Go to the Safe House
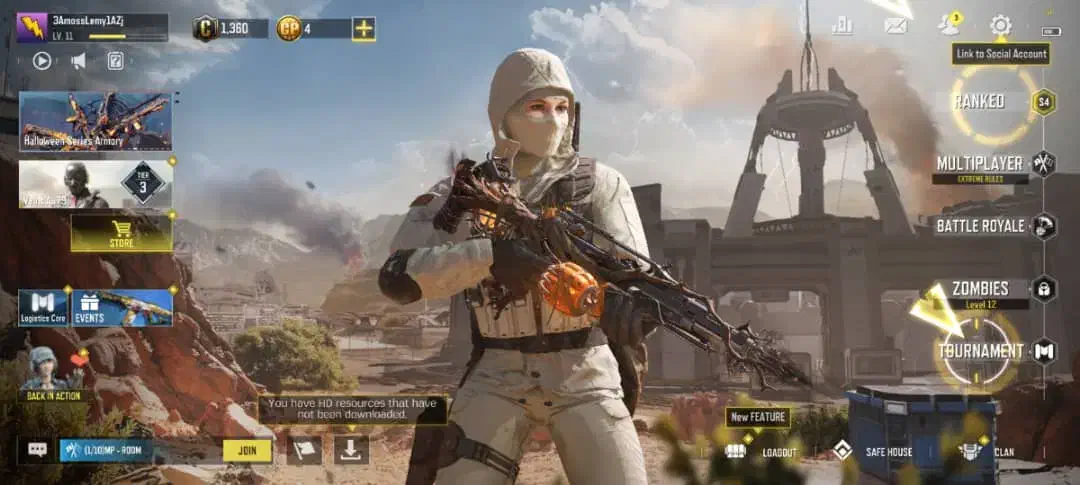The image size is (1080, 485). 877,452
